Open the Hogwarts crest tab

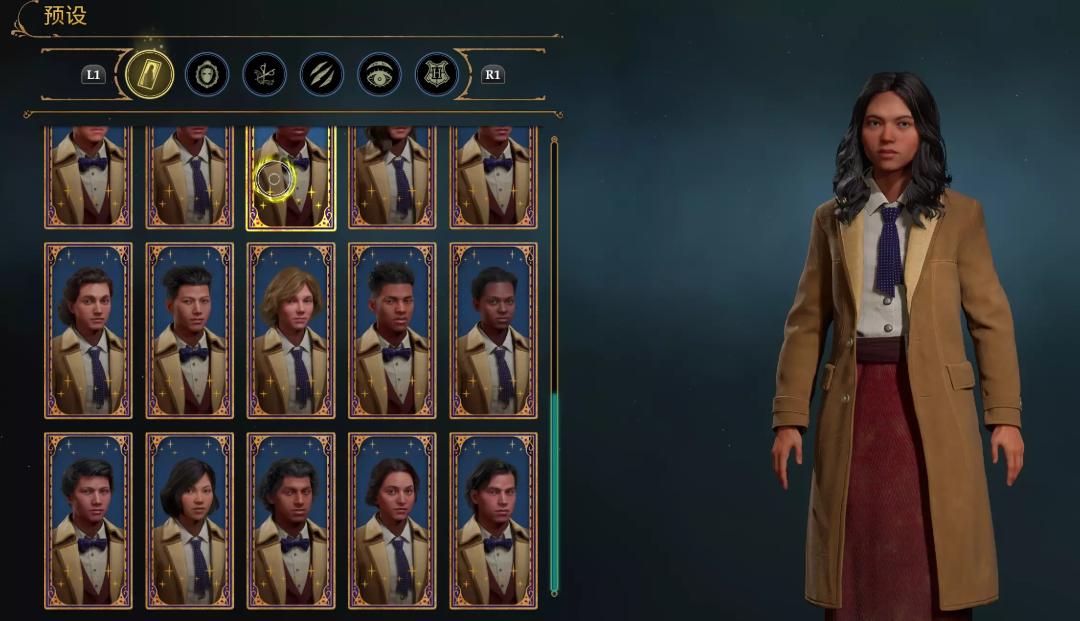(x=437, y=74)
